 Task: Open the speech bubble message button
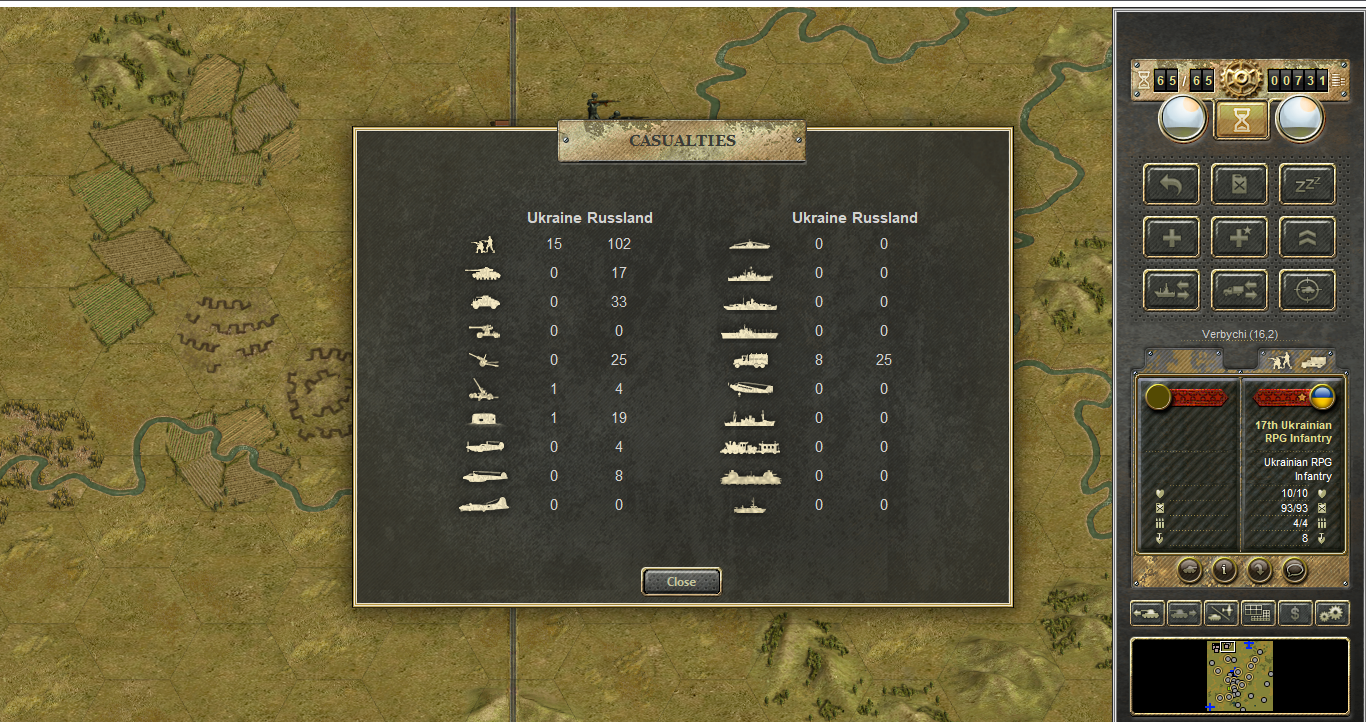click(x=1294, y=570)
